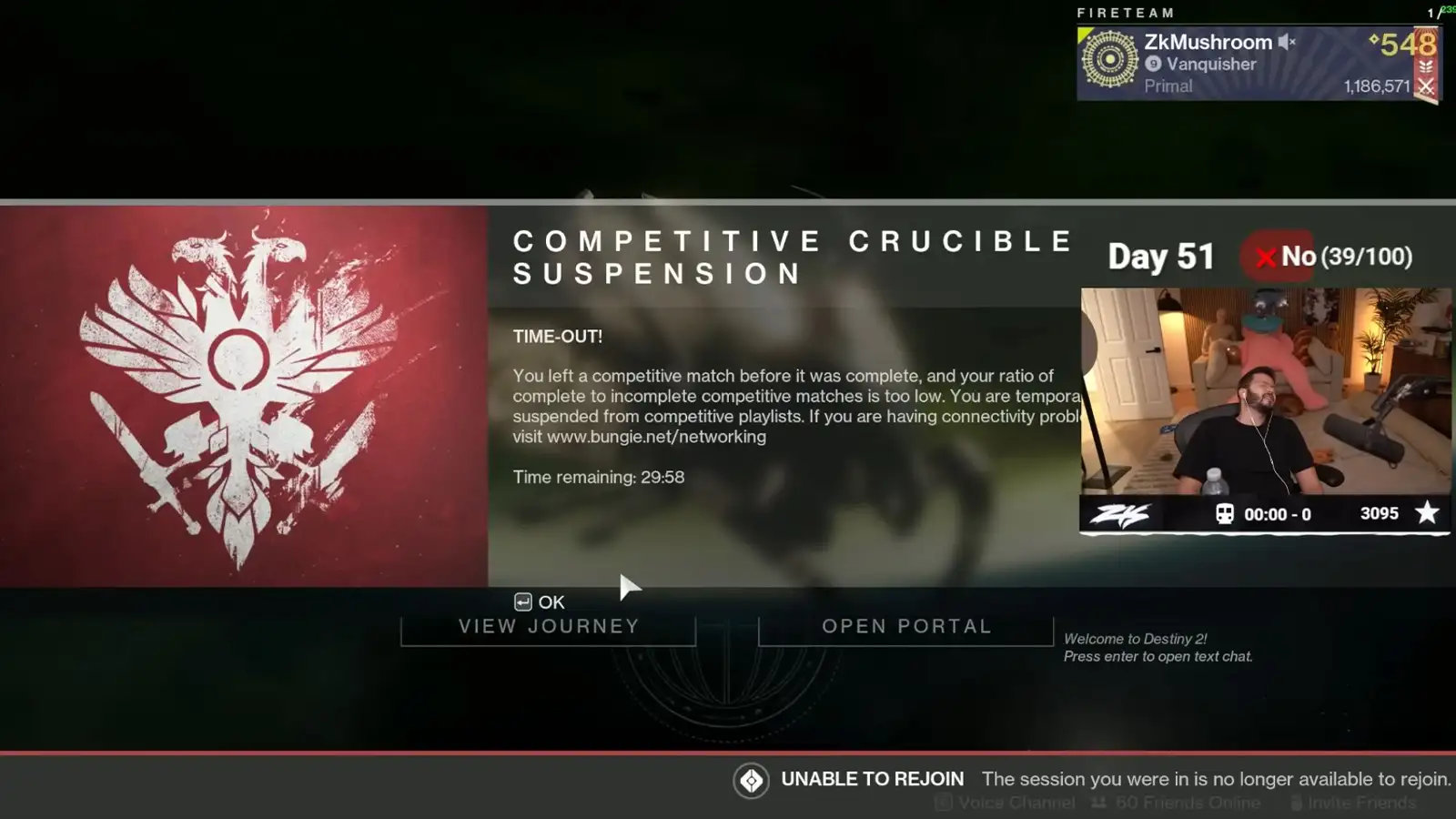Screen dimensions: 1456x819
Task: Click the 548 power level diamond icon
Action: 1372,39
